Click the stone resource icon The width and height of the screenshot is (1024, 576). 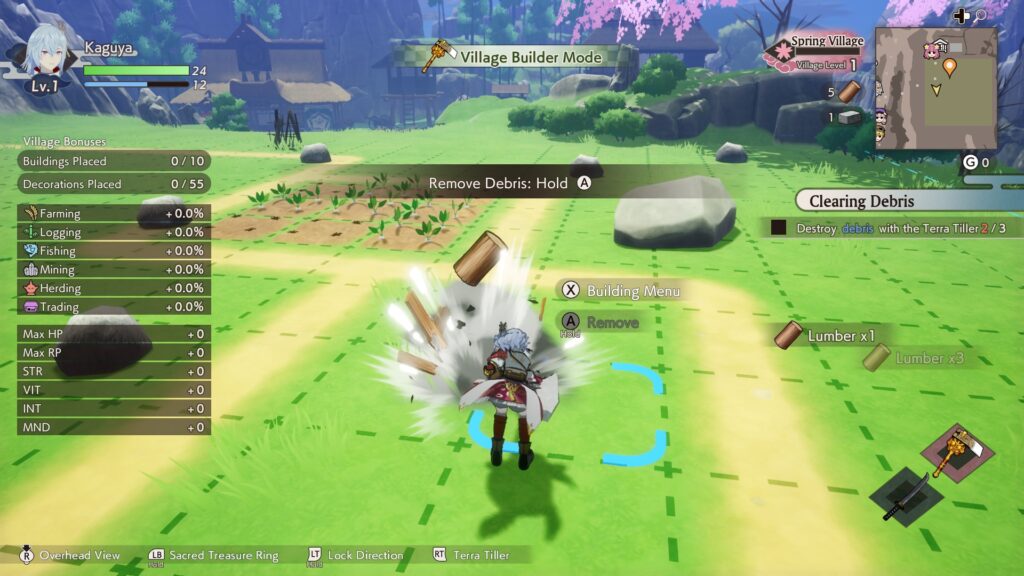point(849,117)
